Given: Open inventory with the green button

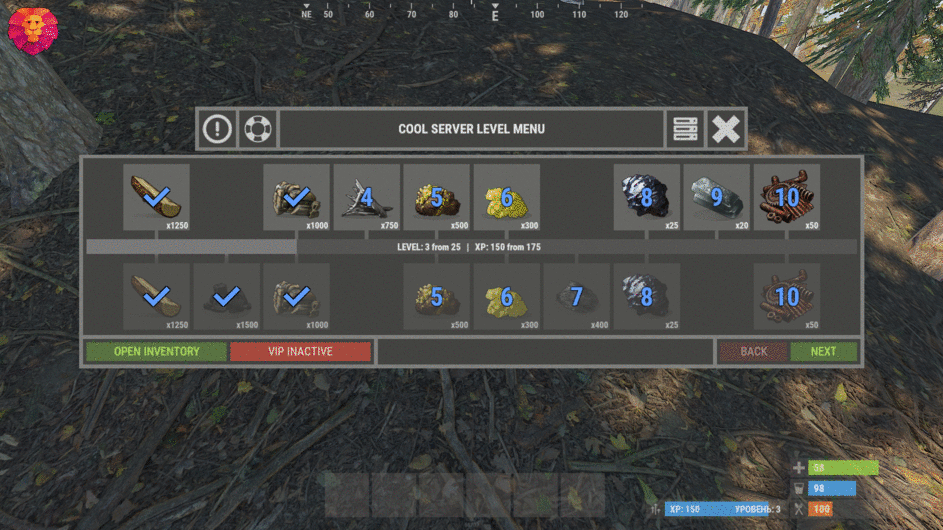Looking at the screenshot, I should coord(156,352).
